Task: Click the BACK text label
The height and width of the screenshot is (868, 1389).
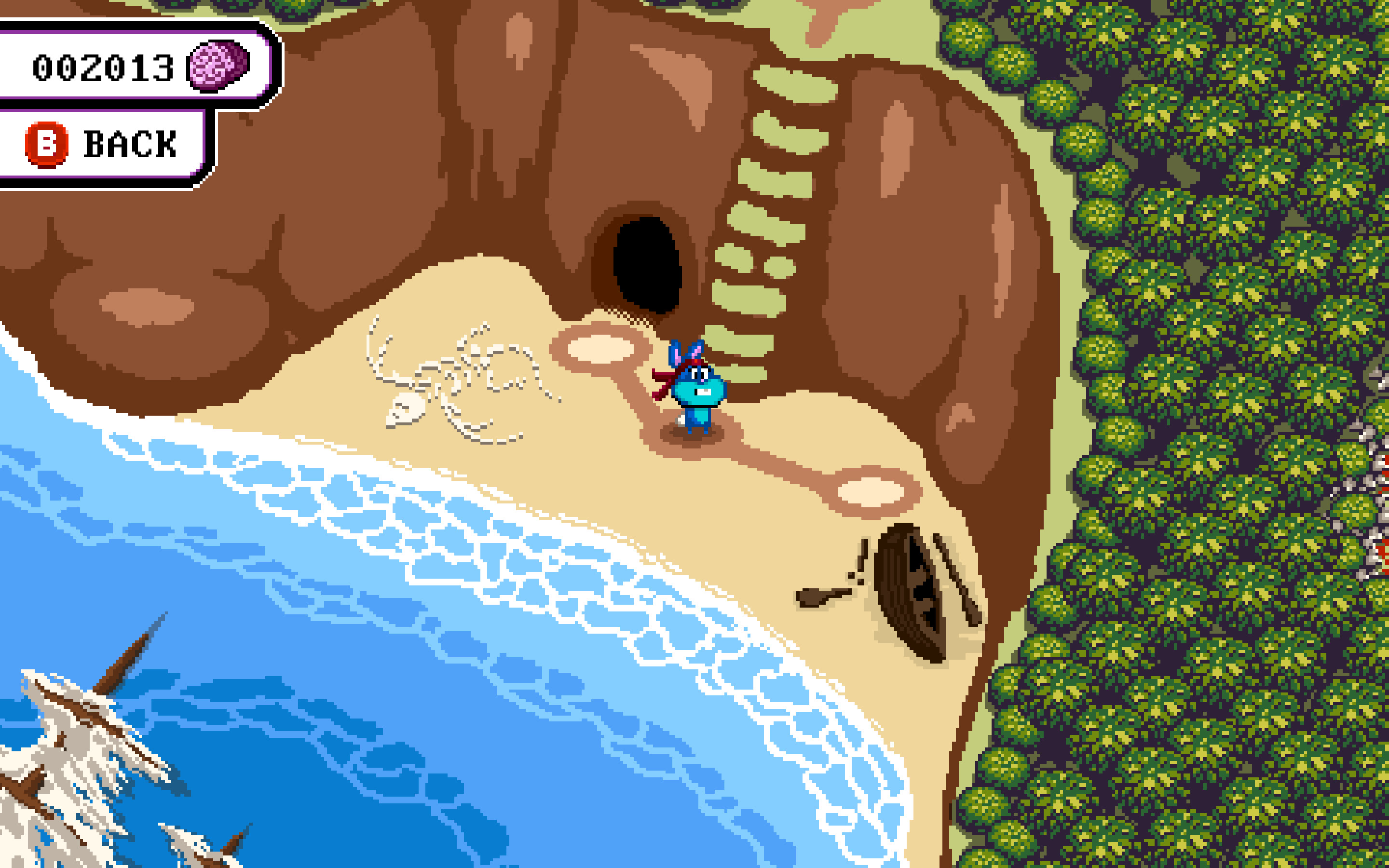Action: (x=129, y=145)
